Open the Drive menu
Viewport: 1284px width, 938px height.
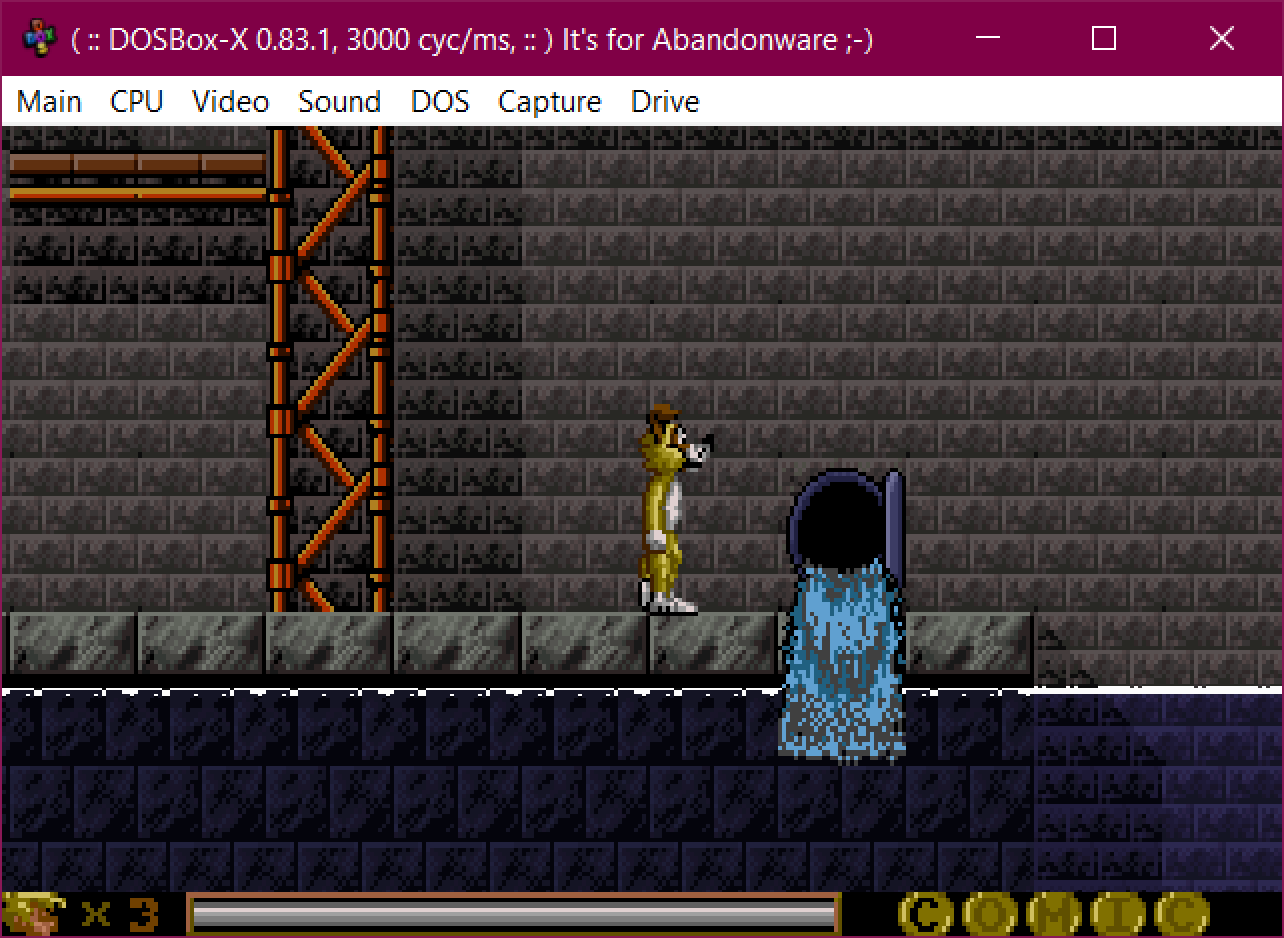point(664,100)
